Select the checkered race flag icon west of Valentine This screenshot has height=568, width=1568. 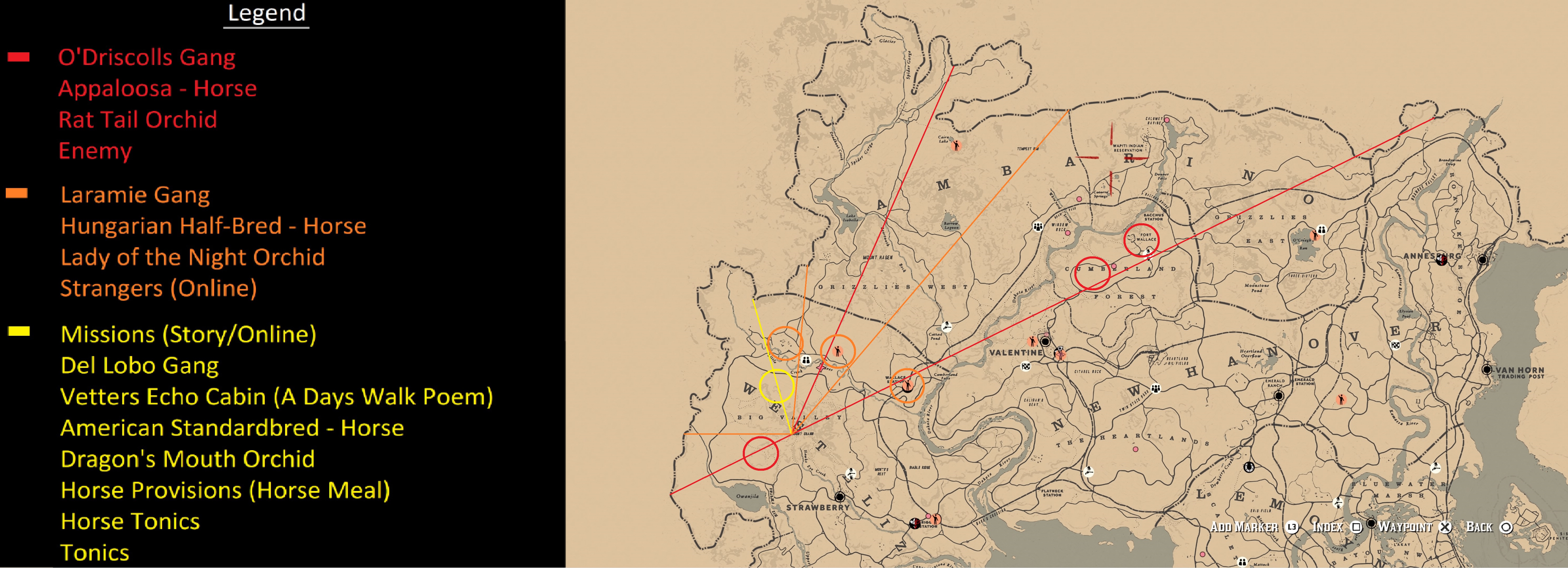tap(1026, 366)
